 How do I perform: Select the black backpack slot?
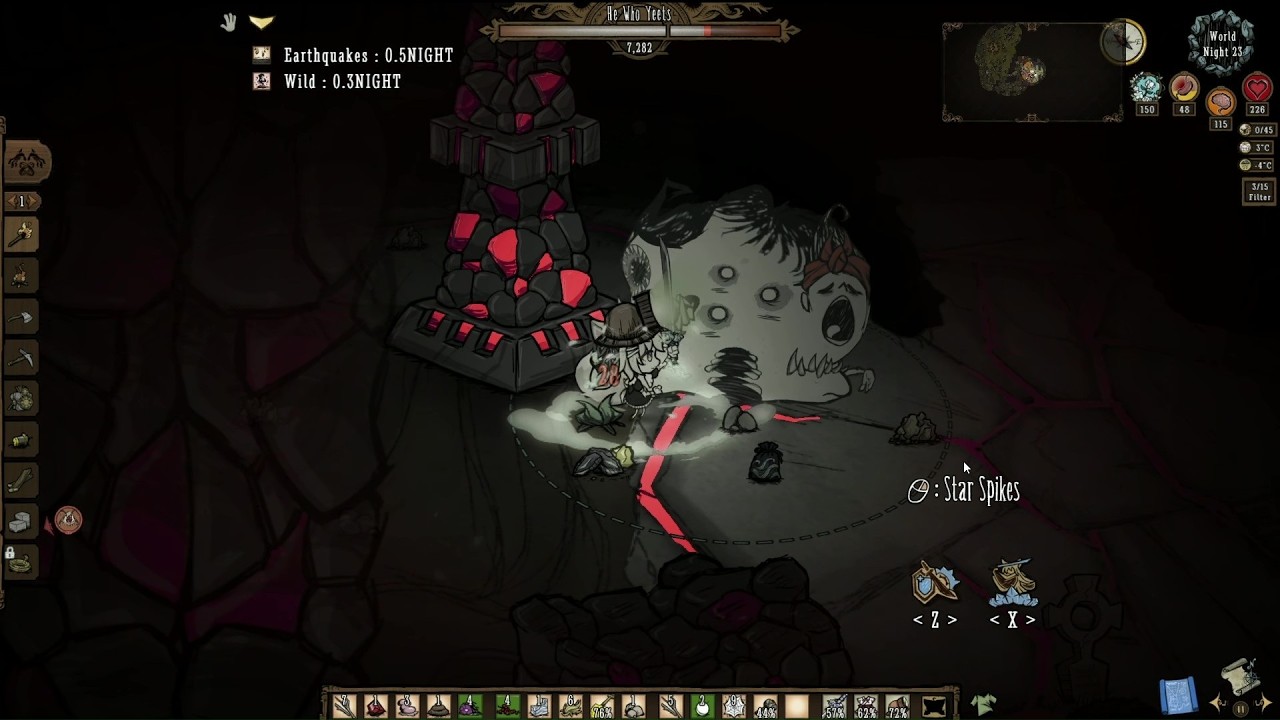coord(934,706)
